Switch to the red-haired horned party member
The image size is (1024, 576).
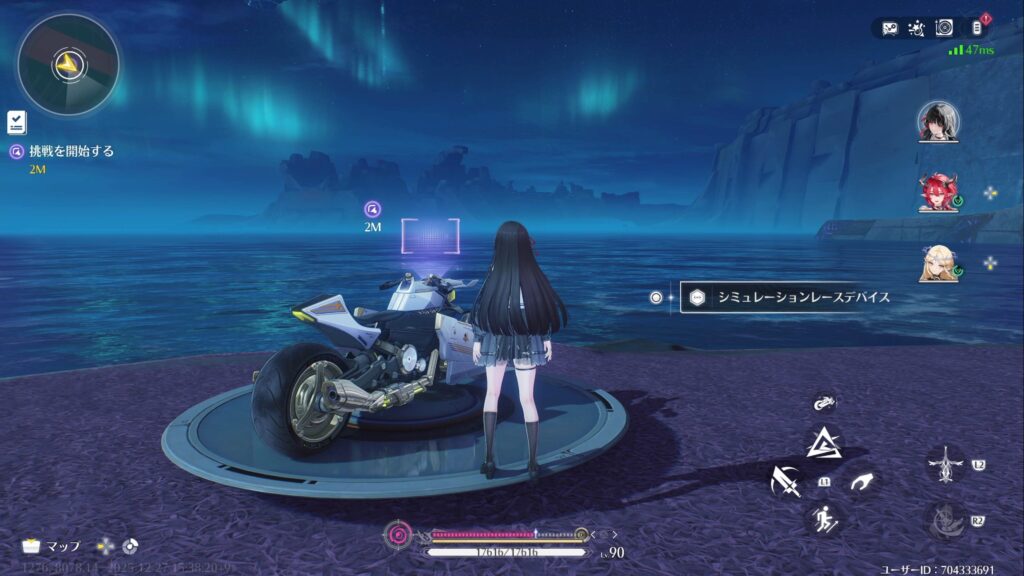click(938, 192)
